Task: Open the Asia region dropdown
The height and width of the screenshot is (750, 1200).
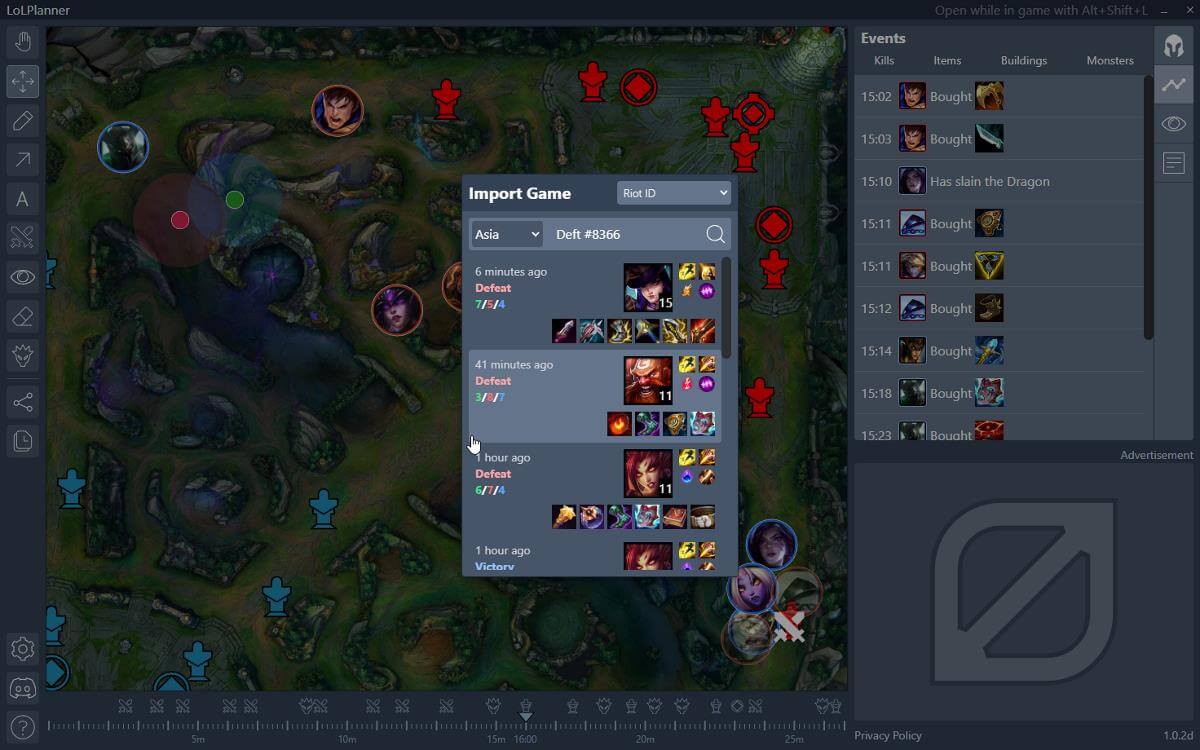Action: pos(507,234)
